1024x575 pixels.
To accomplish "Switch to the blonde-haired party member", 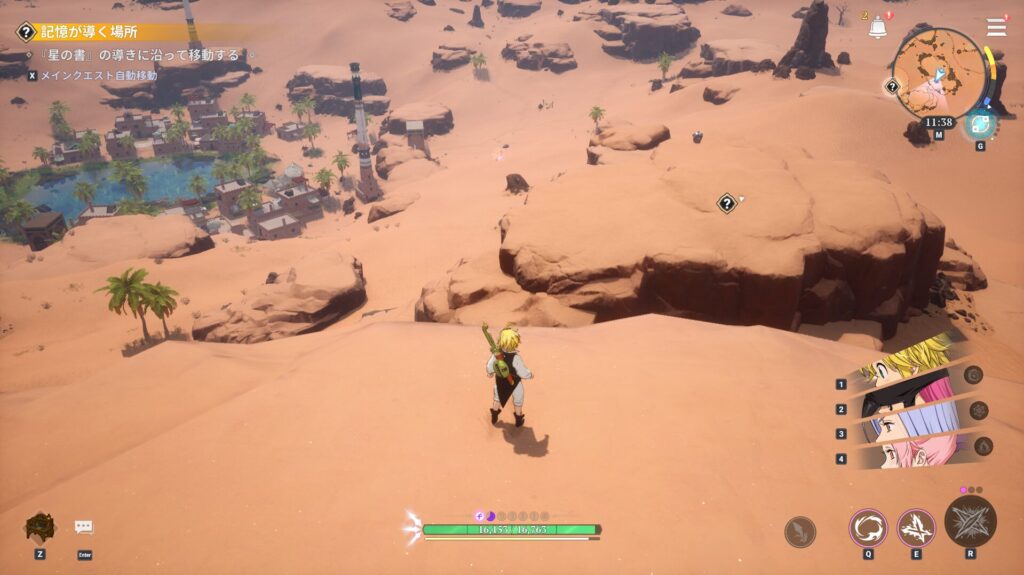I will click(x=905, y=368).
